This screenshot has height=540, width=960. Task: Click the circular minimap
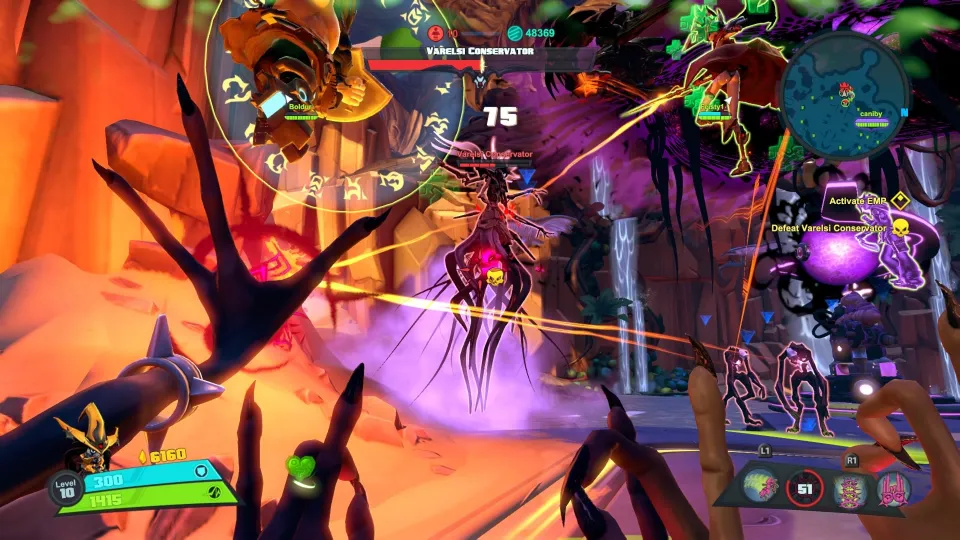pos(844,95)
